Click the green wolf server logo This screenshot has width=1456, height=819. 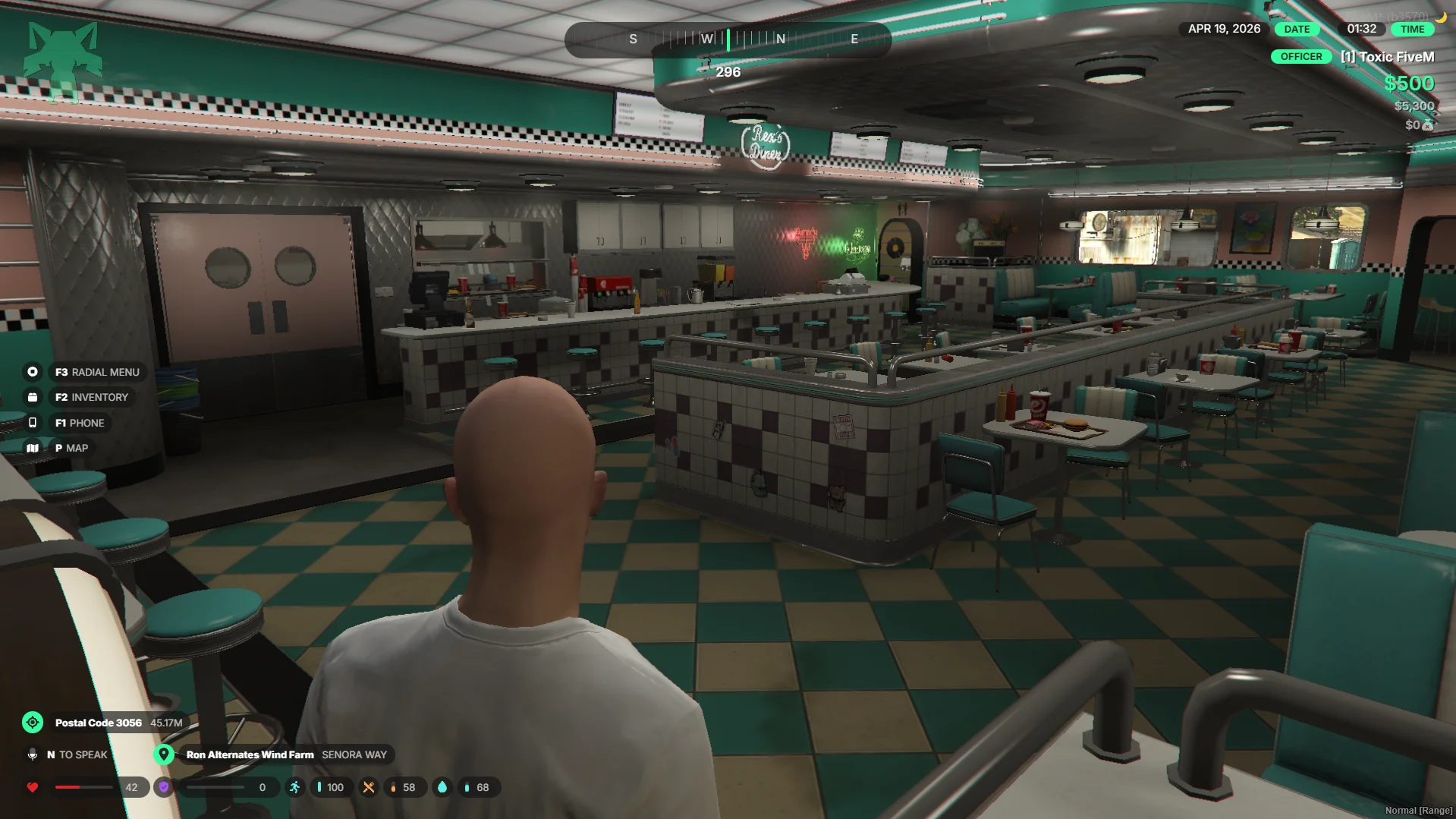64,53
